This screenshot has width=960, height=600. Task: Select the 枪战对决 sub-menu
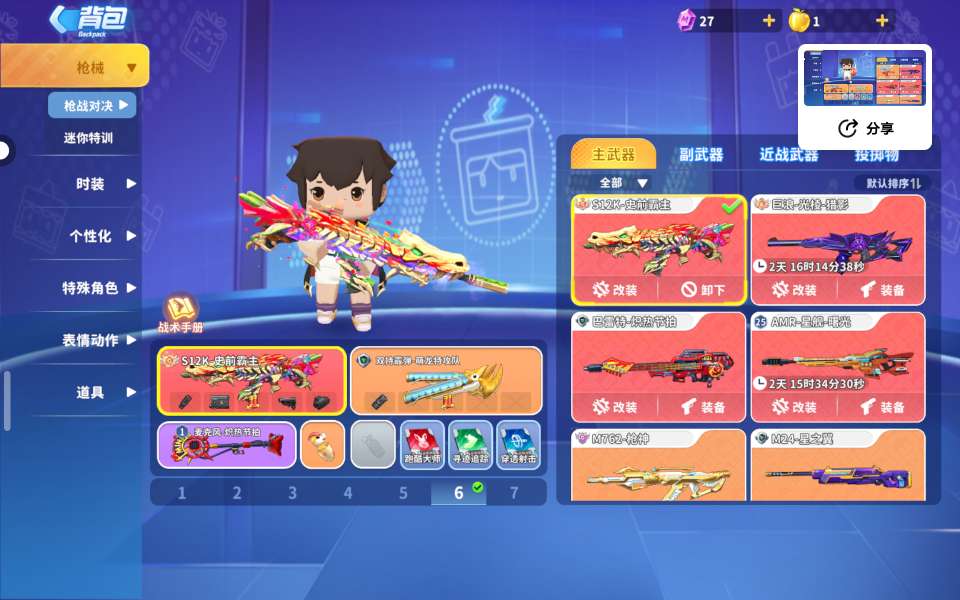coord(93,105)
